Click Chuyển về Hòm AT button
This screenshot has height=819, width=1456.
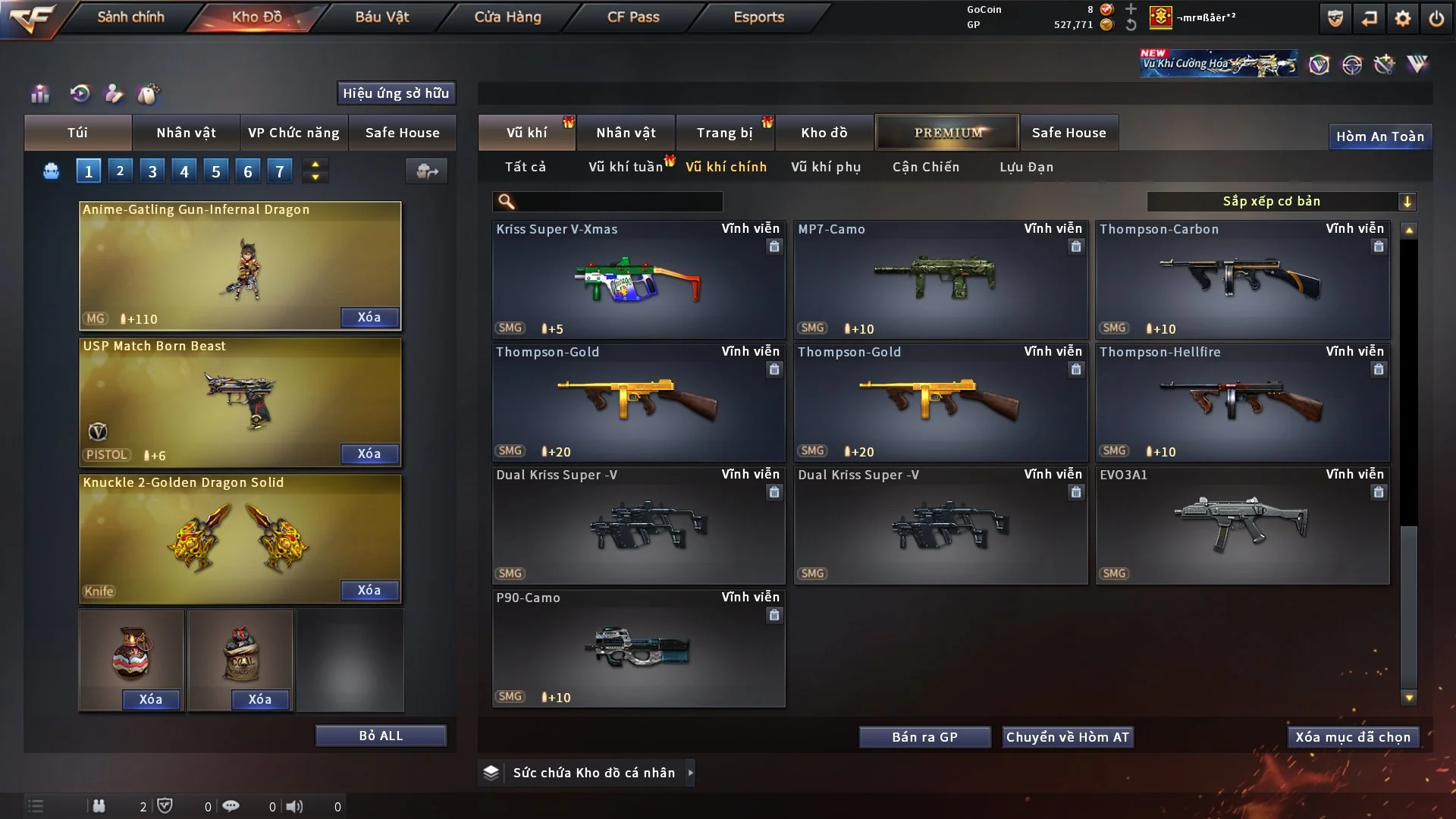[1068, 737]
